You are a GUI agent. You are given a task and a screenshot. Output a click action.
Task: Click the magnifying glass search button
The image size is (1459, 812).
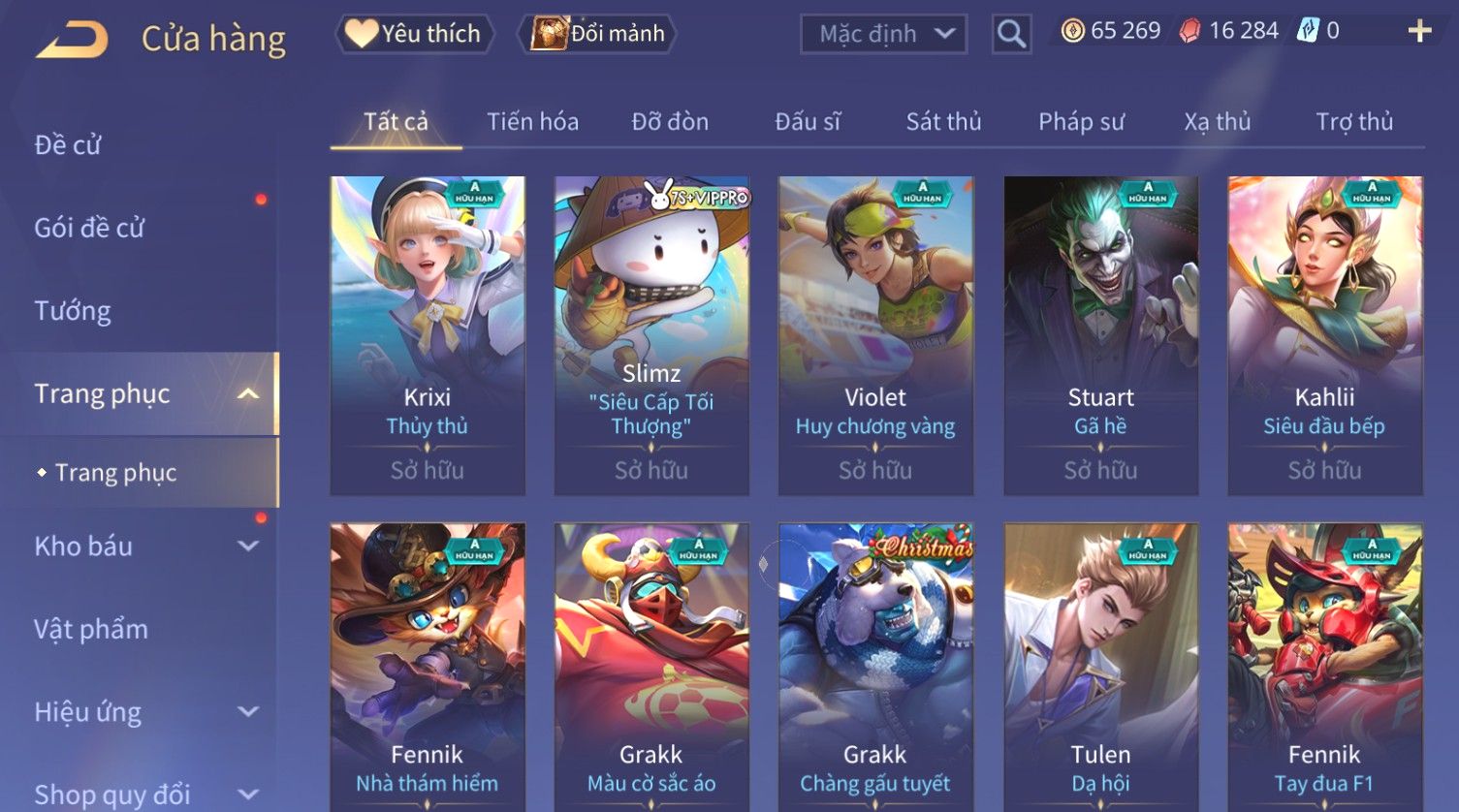tap(1011, 35)
